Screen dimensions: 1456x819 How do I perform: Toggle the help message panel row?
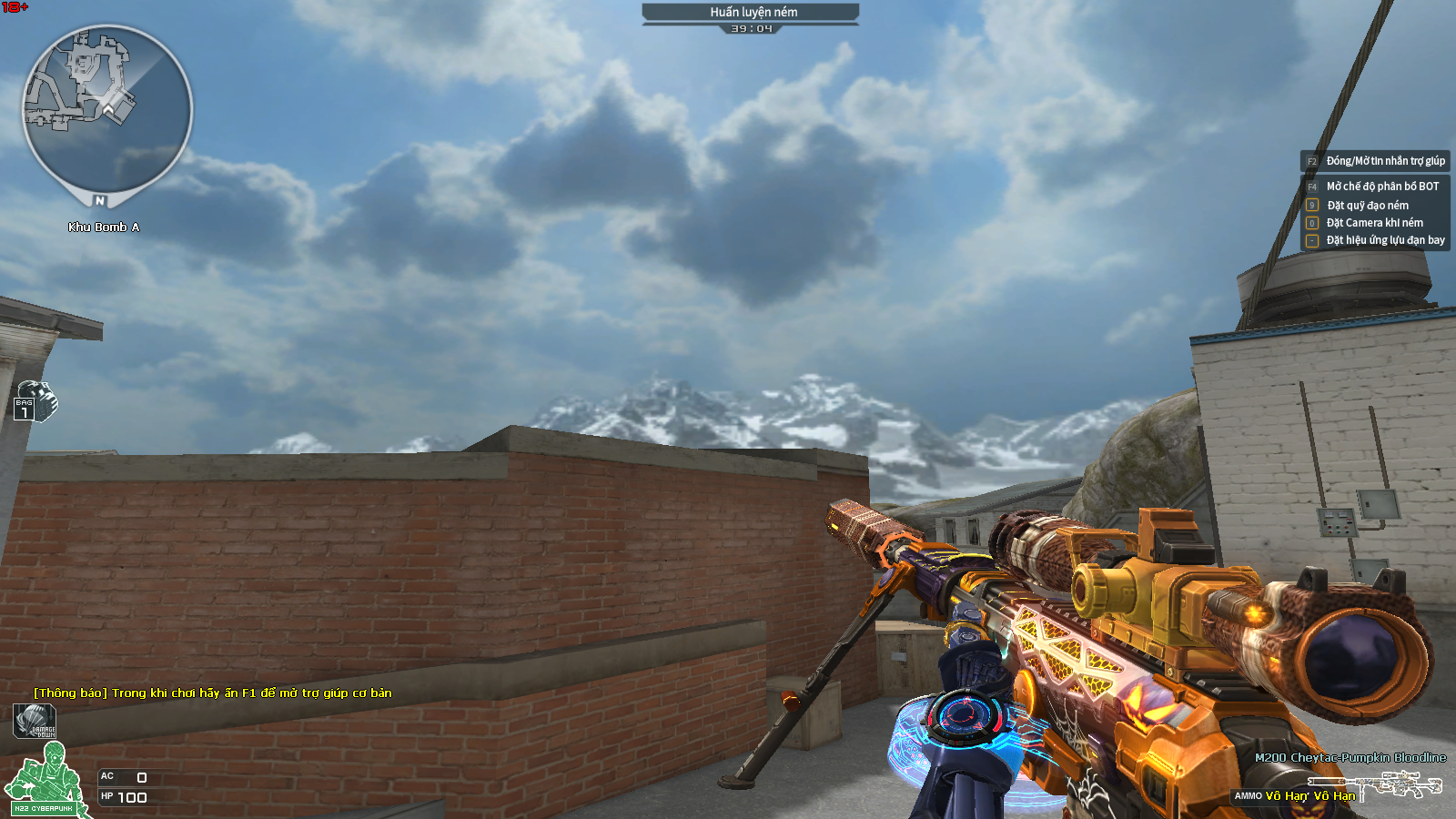click(1375, 161)
